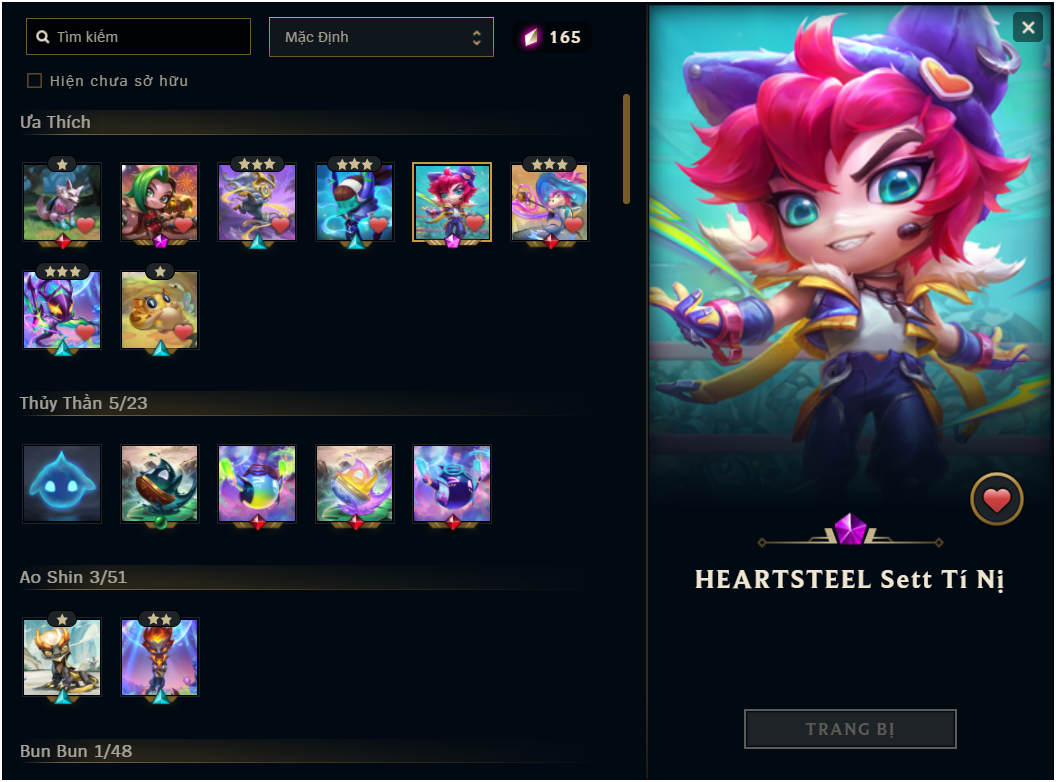Select the green-and-brown River Sprite variant
The height and width of the screenshot is (782, 1056).
(160, 484)
